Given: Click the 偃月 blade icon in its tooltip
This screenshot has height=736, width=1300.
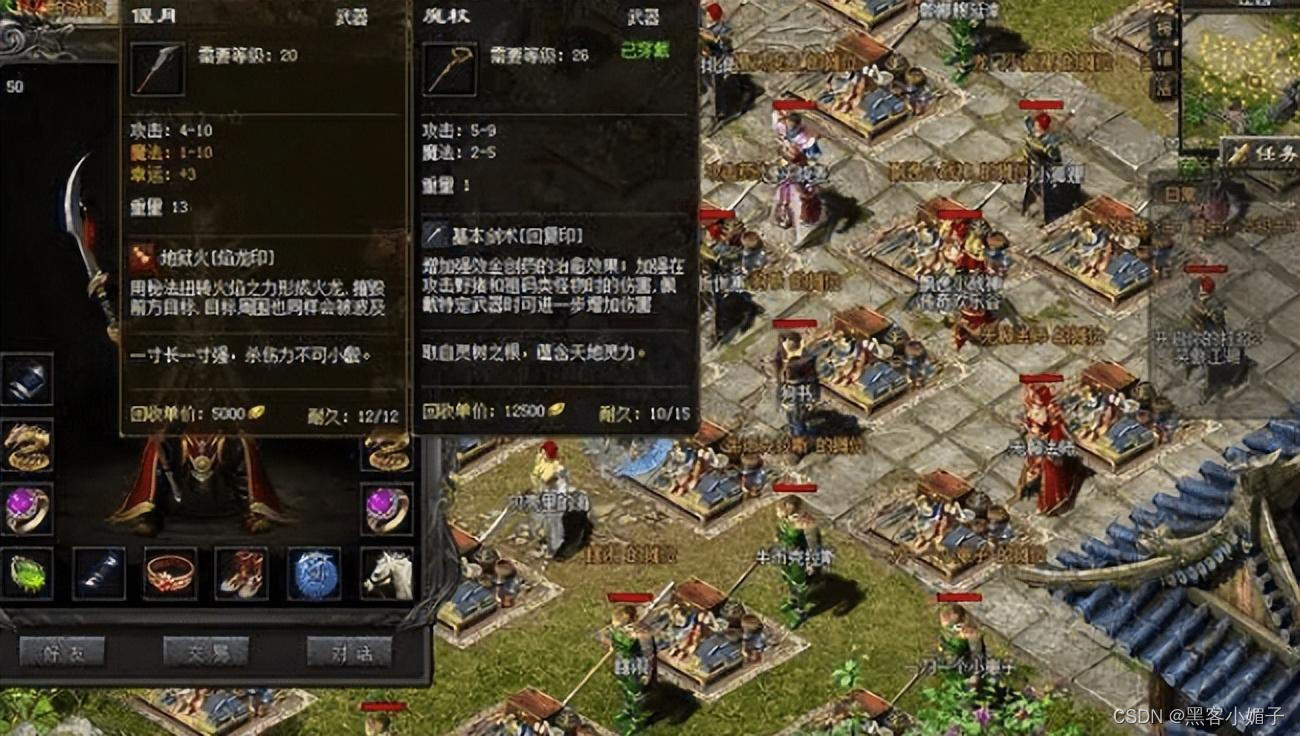Looking at the screenshot, I should (x=155, y=70).
